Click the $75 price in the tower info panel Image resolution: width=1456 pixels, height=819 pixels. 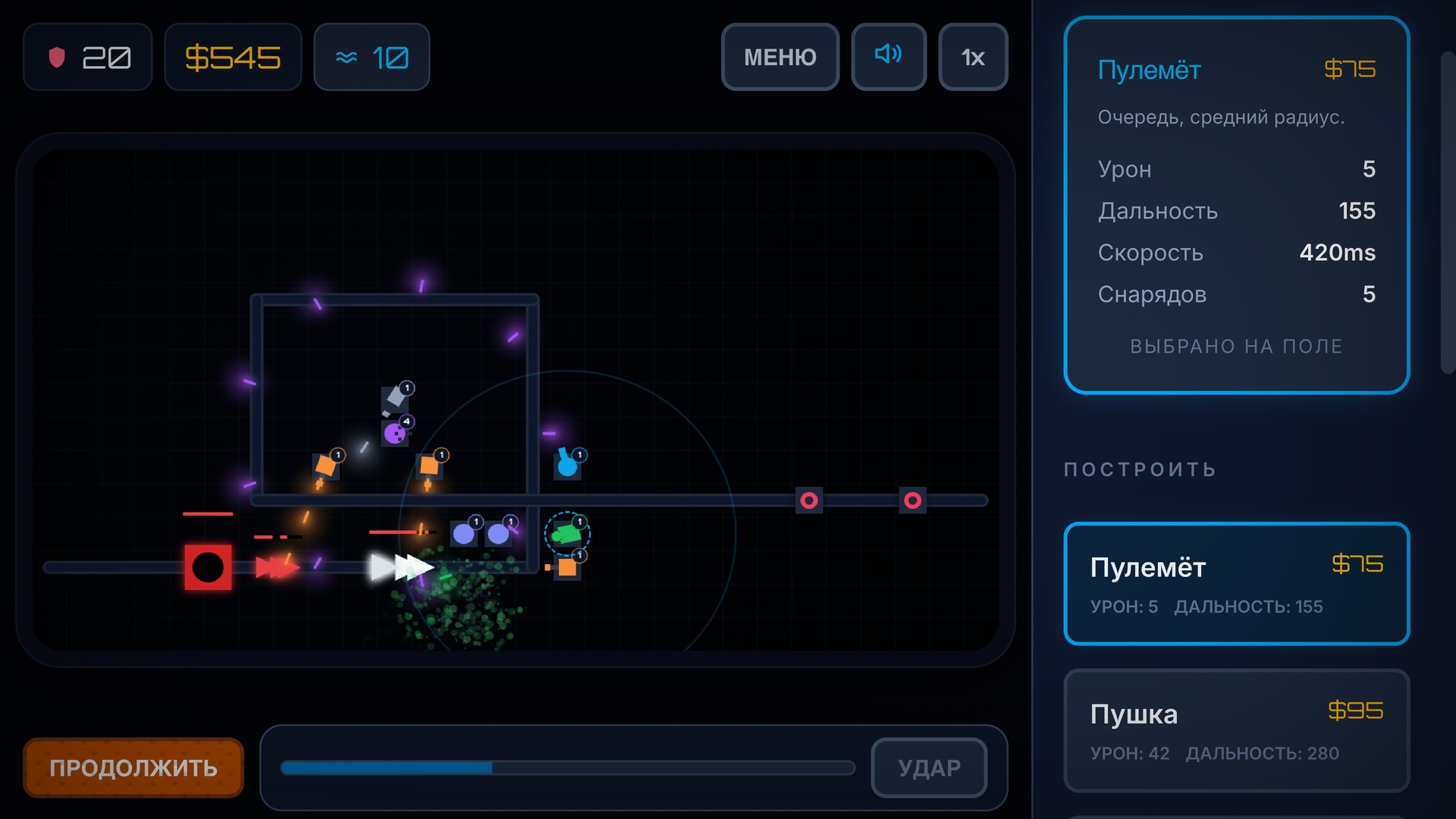(1351, 69)
